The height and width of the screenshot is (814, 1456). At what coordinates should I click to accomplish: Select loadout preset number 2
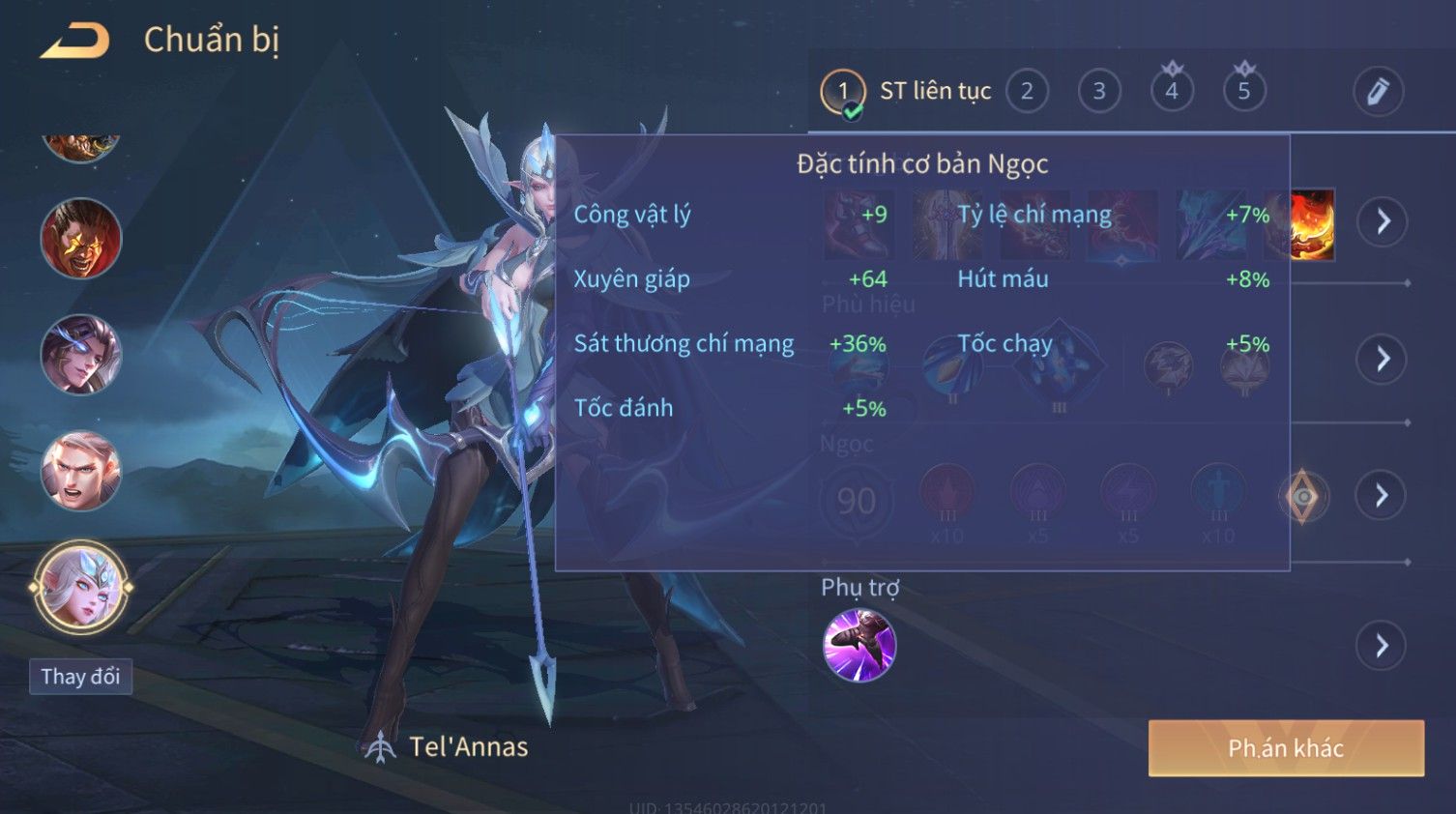[1027, 92]
